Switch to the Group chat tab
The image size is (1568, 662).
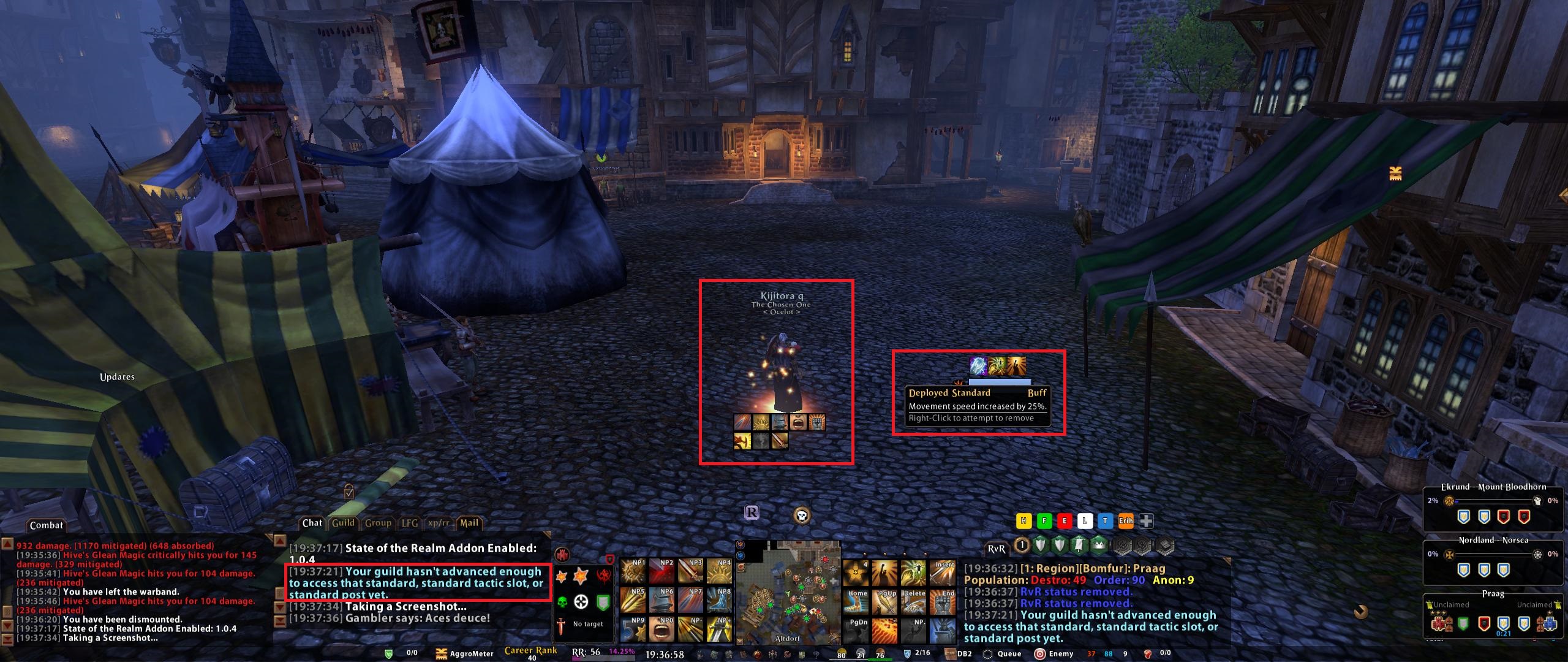click(x=378, y=523)
